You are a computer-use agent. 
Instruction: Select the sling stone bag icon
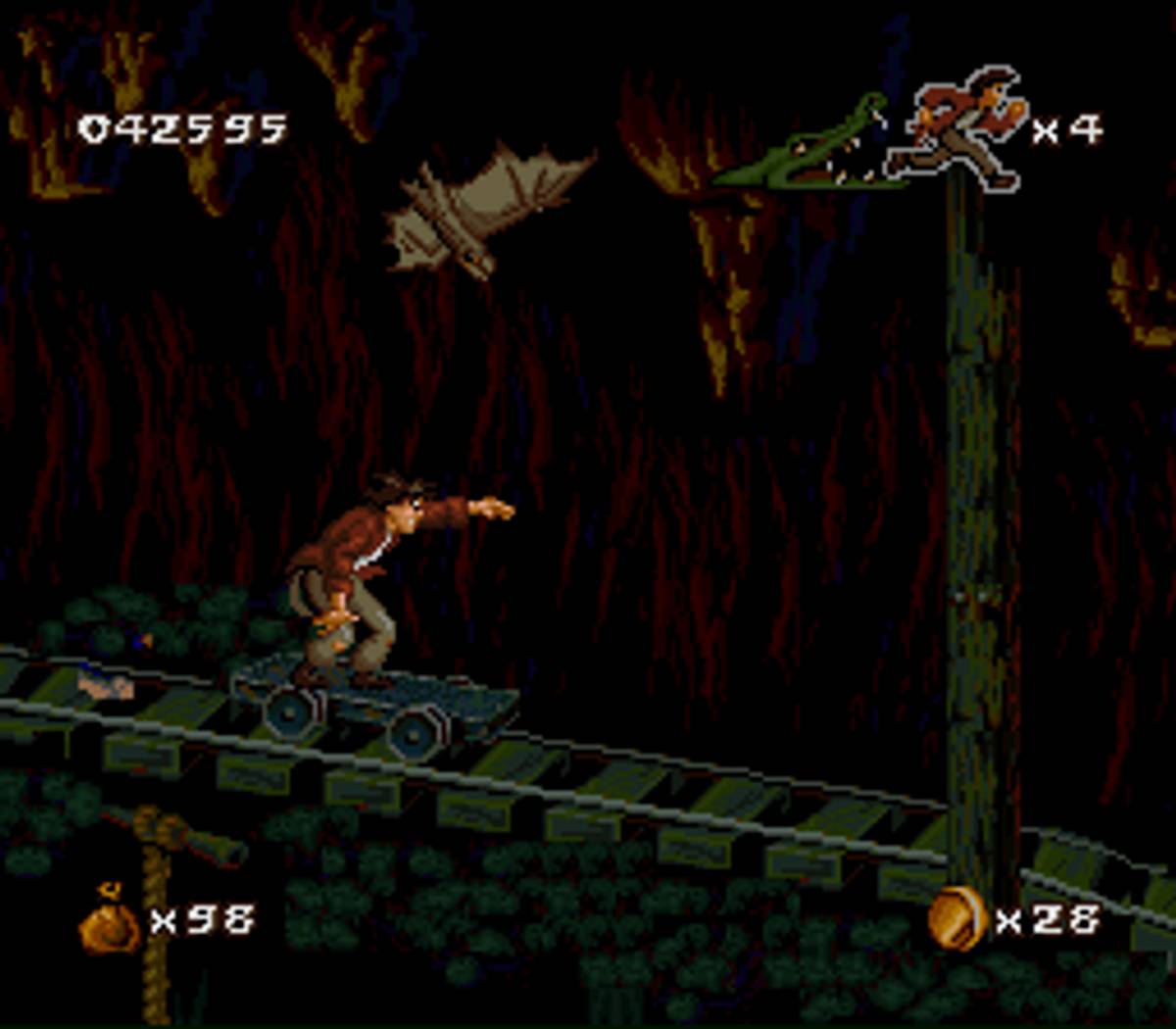pyautogui.click(x=110, y=920)
